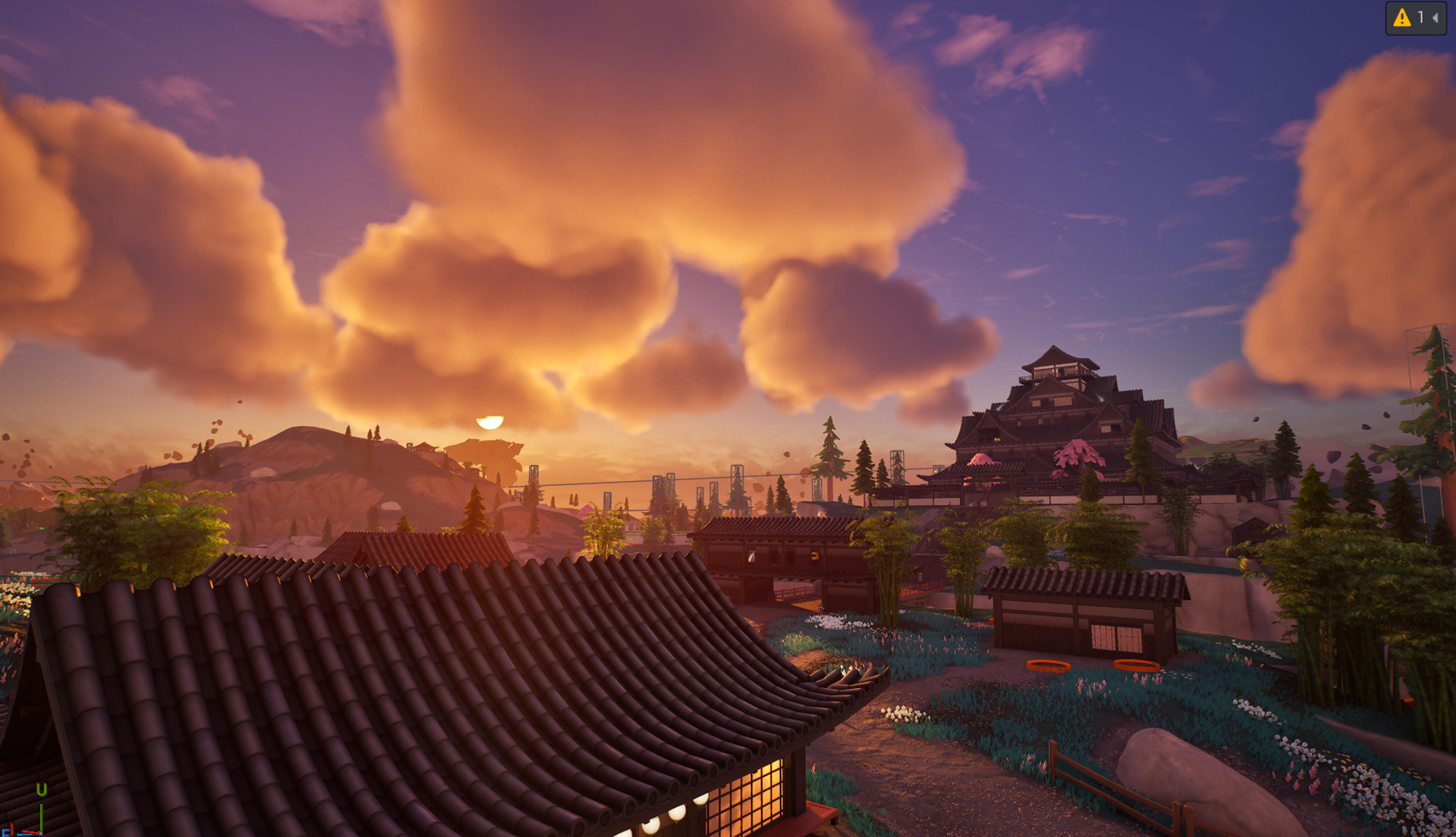1456x837 pixels.
Task: Expand the warning panel with the arrow
Action: point(1435,19)
